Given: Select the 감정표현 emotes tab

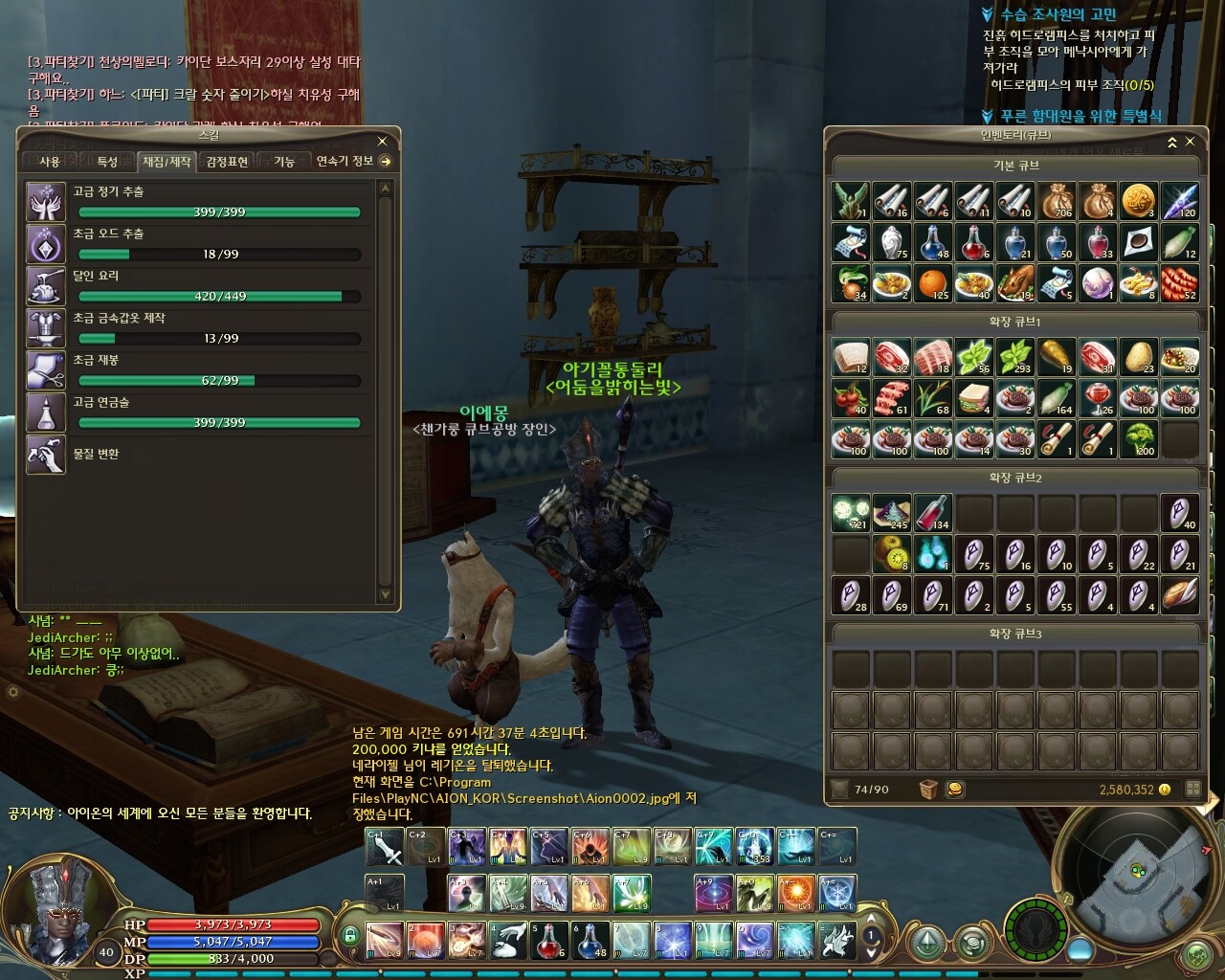Looking at the screenshot, I should 227,162.
